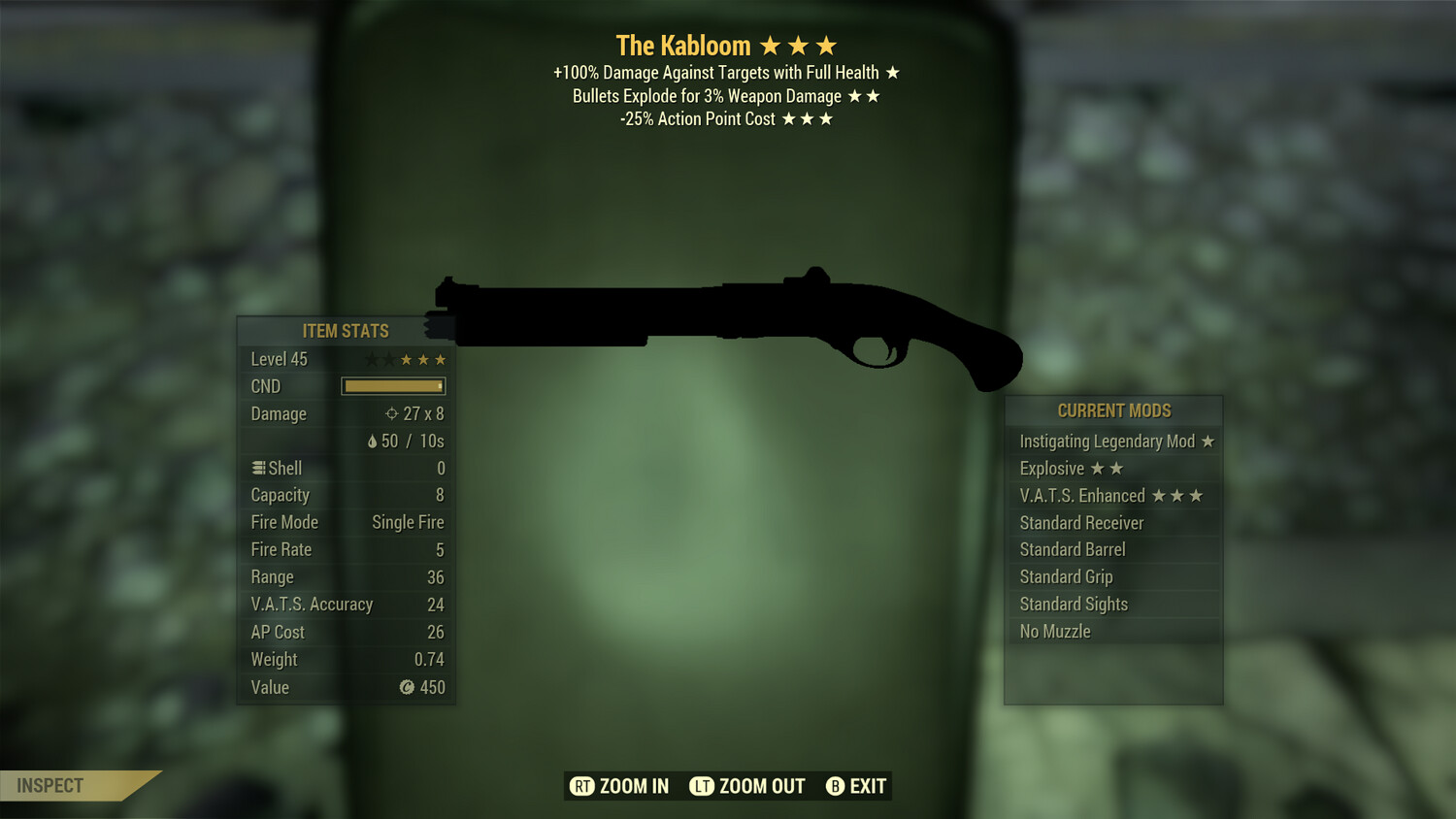This screenshot has height=819, width=1456.
Task: Click the B controller icon next to Exit
Action: click(x=834, y=787)
